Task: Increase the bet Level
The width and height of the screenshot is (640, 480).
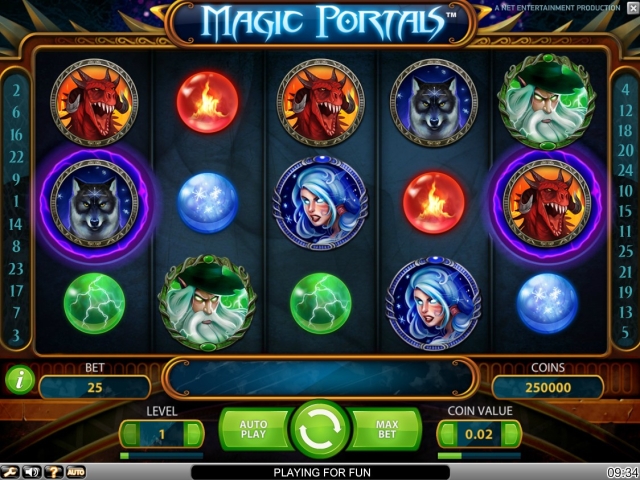Action: point(196,435)
